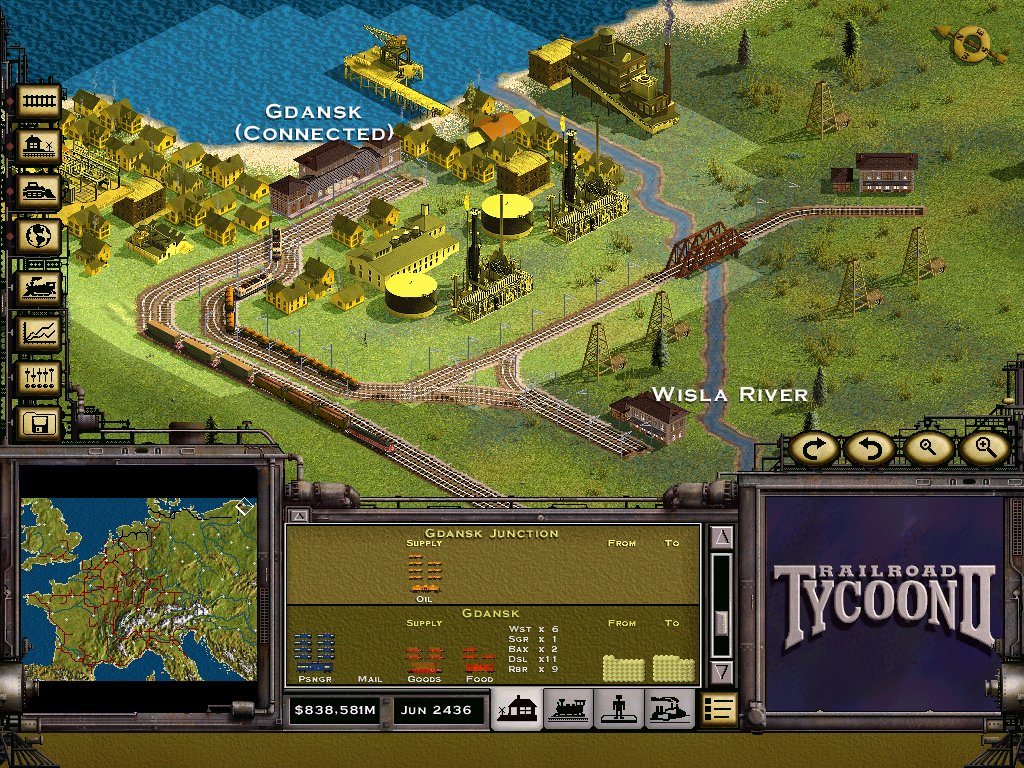Open the buy locomotive button
Screen dimensions: 1024x768
coord(40,286)
